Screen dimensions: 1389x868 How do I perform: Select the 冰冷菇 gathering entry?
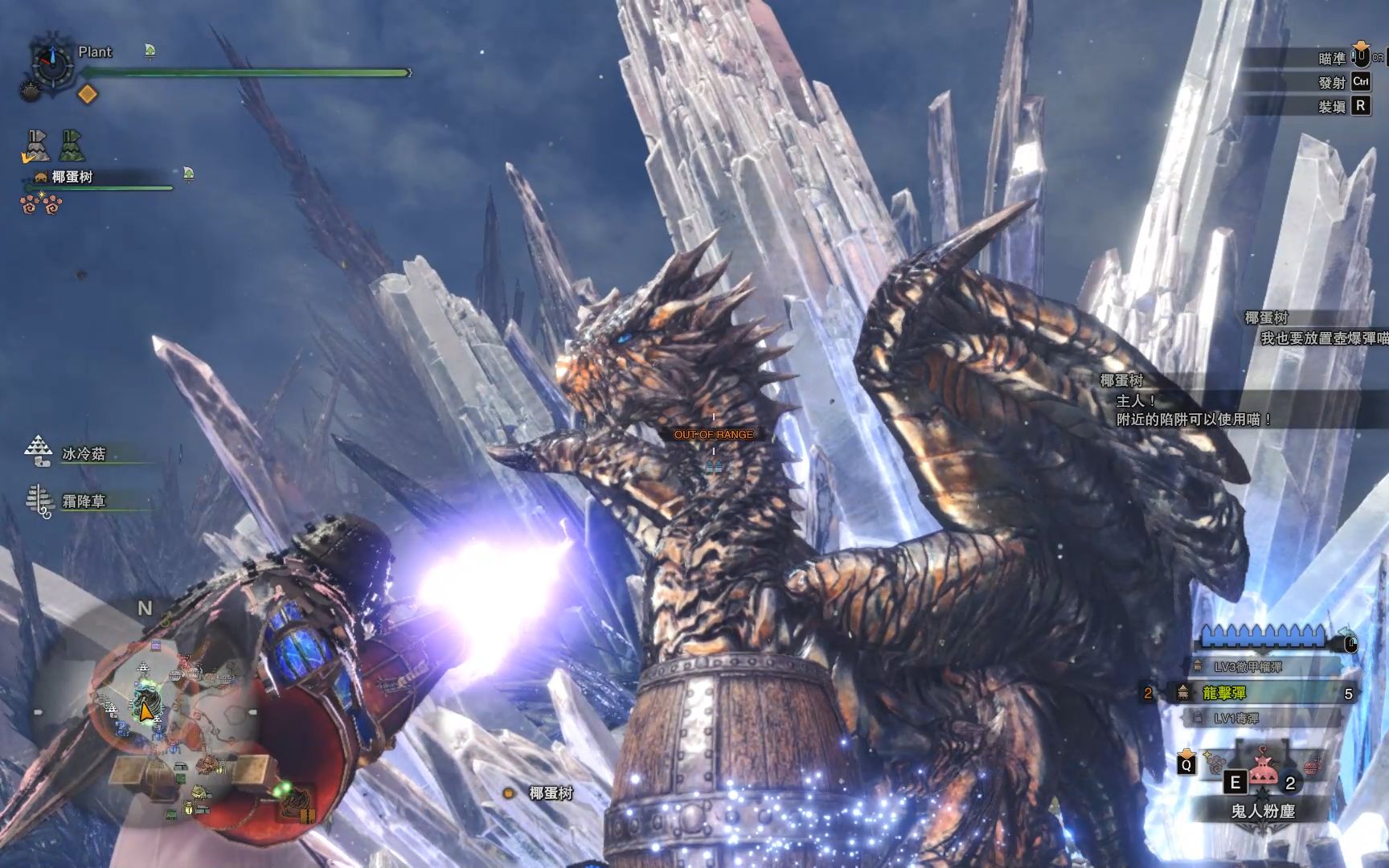pyautogui.click(x=84, y=454)
